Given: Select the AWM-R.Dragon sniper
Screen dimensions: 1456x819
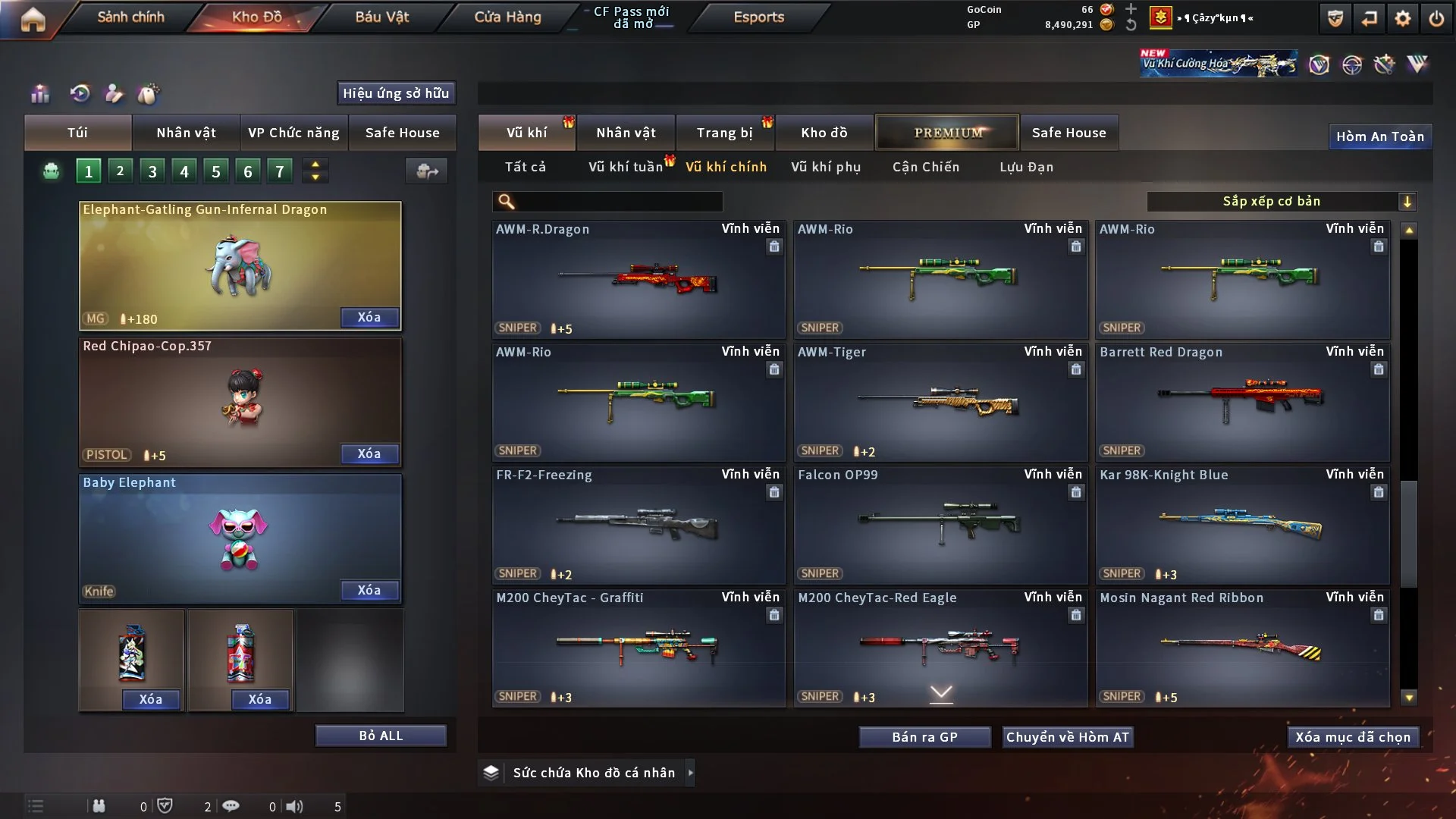Looking at the screenshot, I should 638,279.
